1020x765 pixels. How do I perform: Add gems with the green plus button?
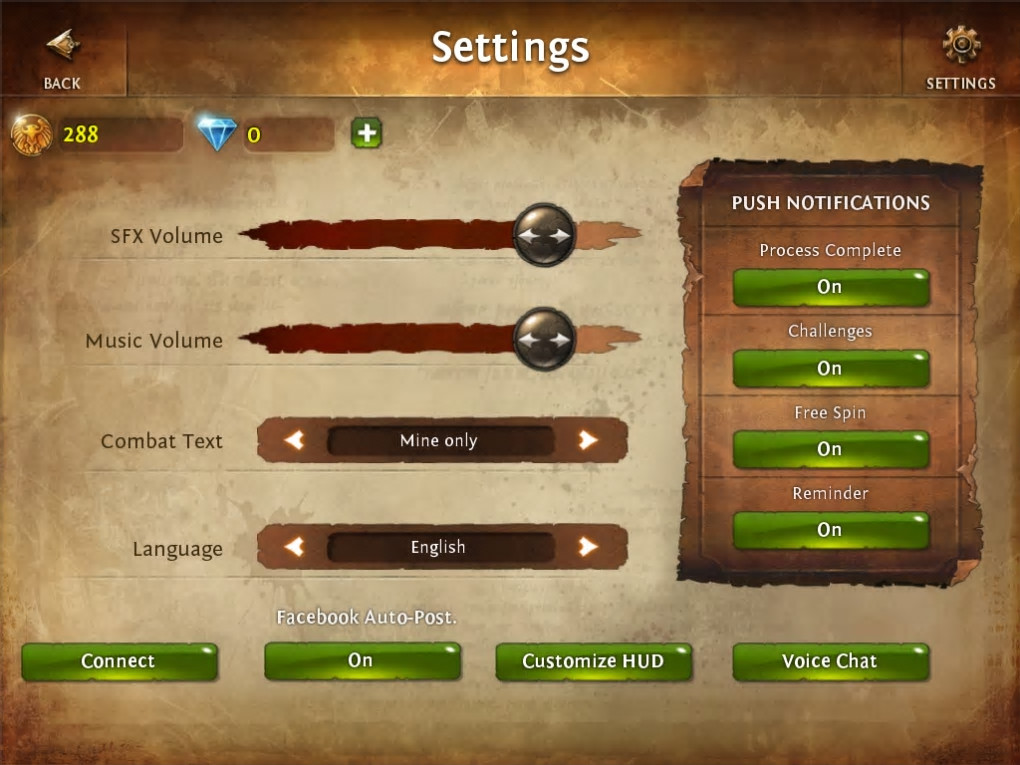(367, 133)
